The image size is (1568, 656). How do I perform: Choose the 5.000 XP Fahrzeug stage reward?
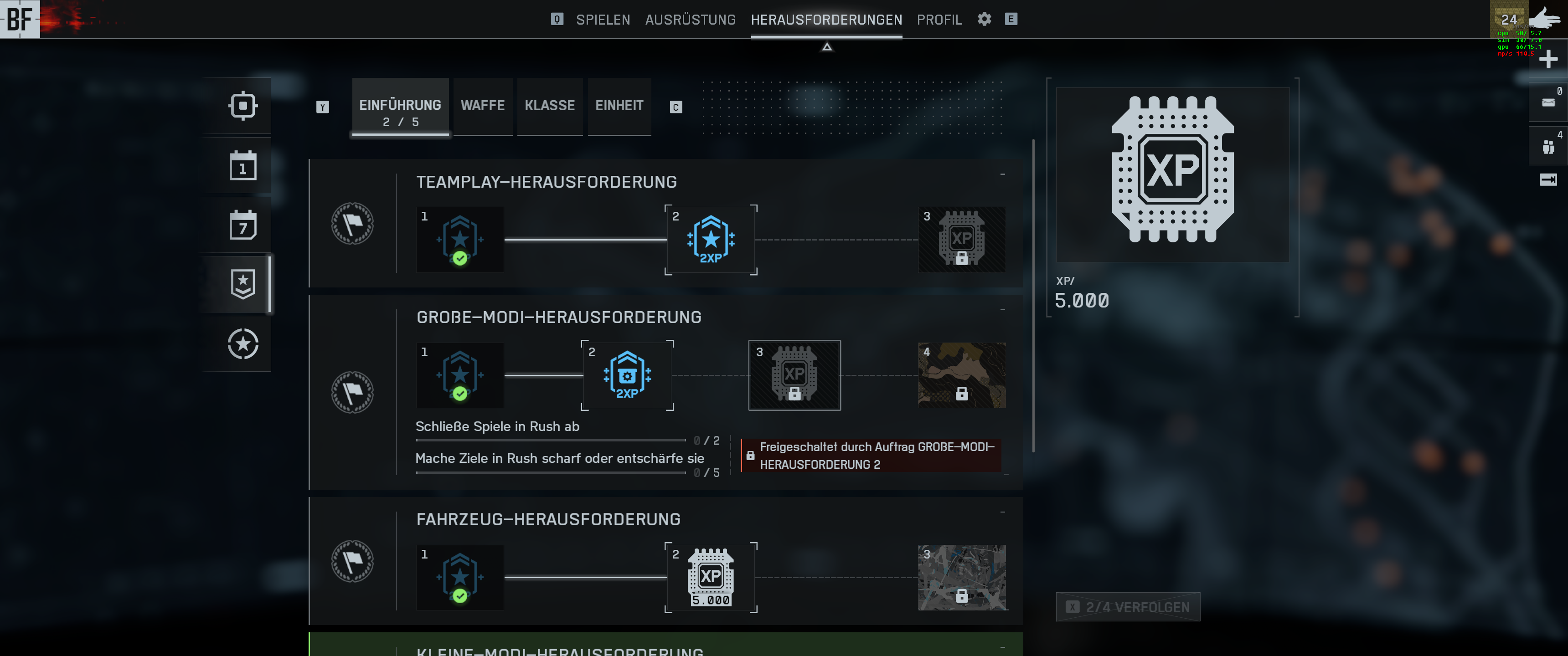point(710,578)
